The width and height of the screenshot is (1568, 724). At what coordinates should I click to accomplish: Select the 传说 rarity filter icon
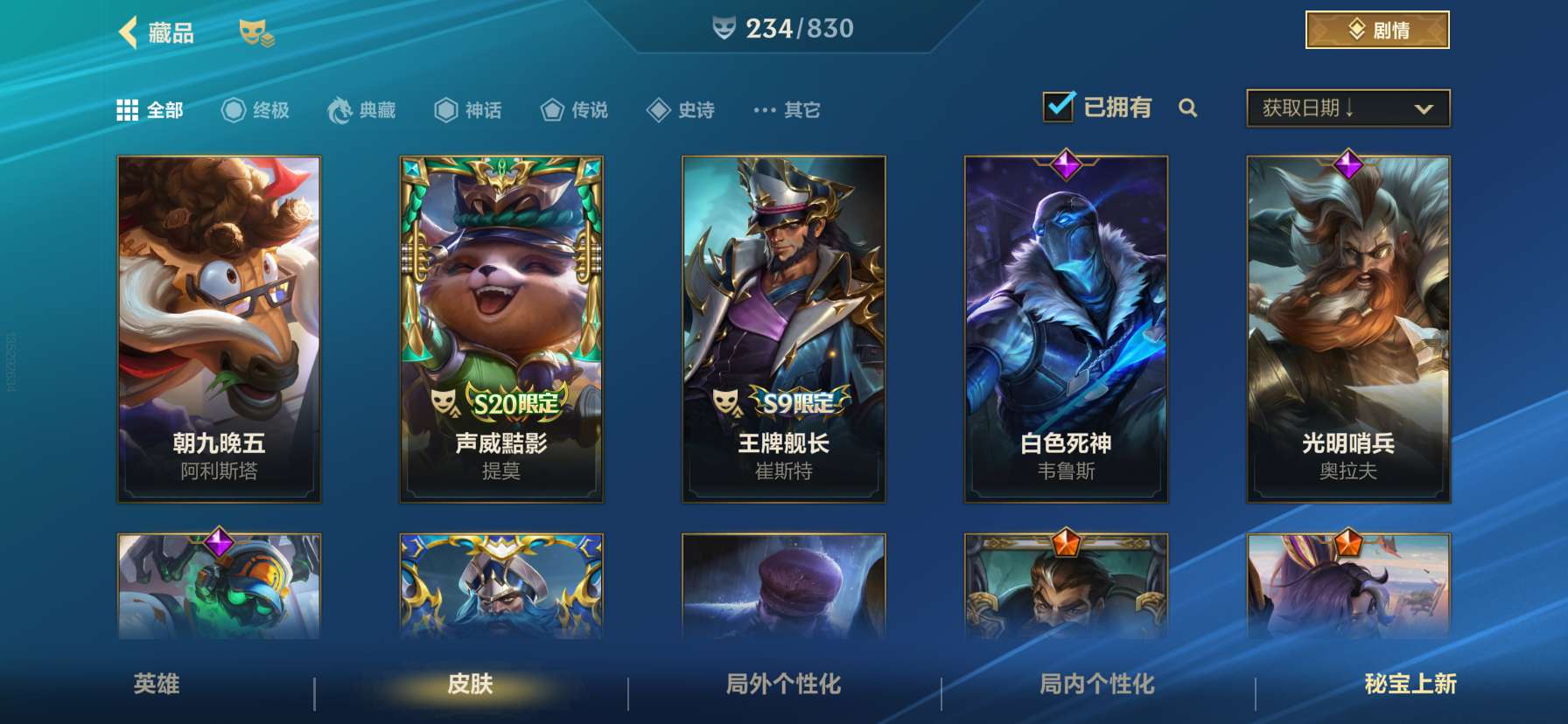(x=552, y=109)
